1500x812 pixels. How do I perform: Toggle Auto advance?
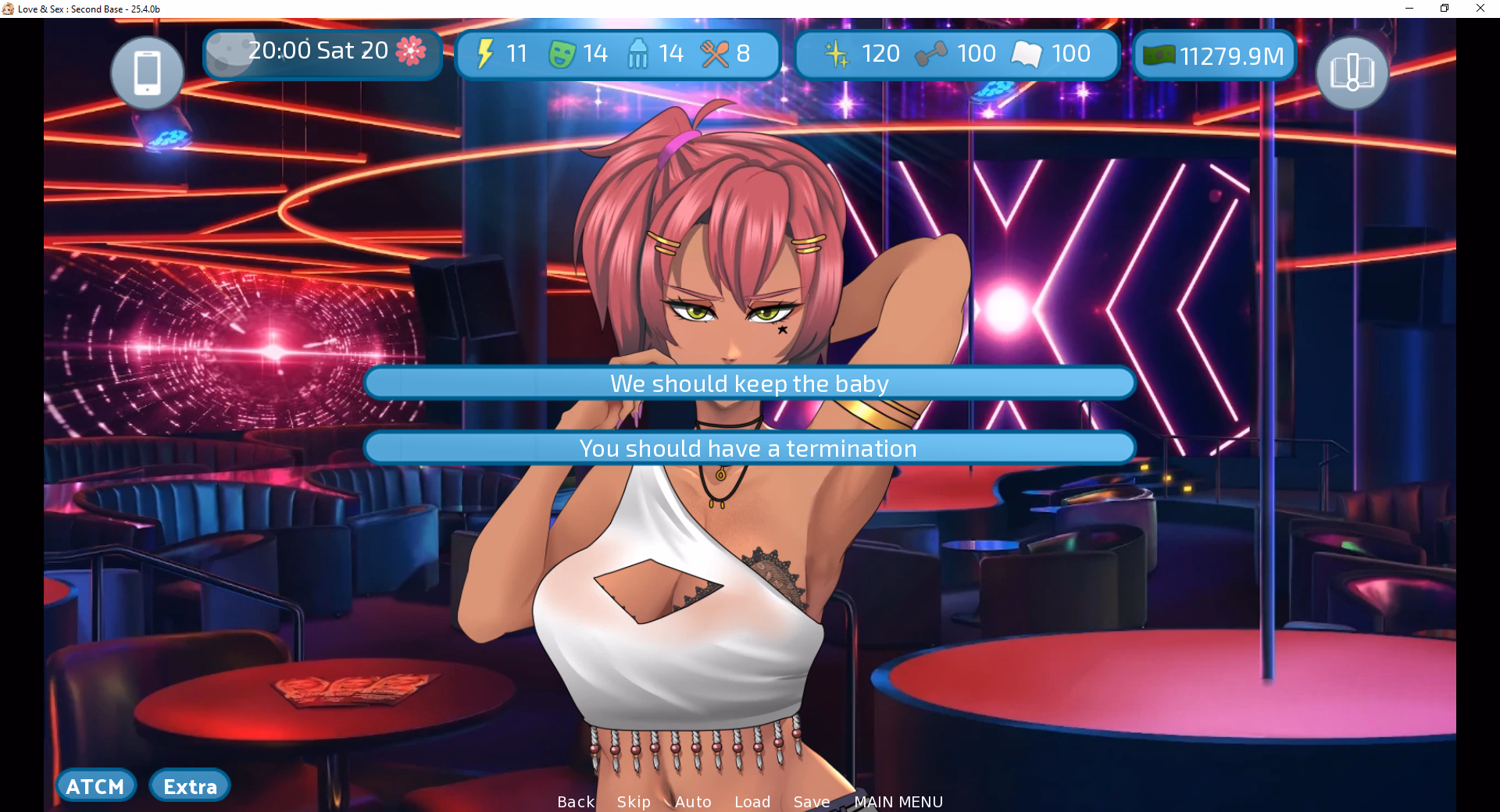tap(693, 802)
